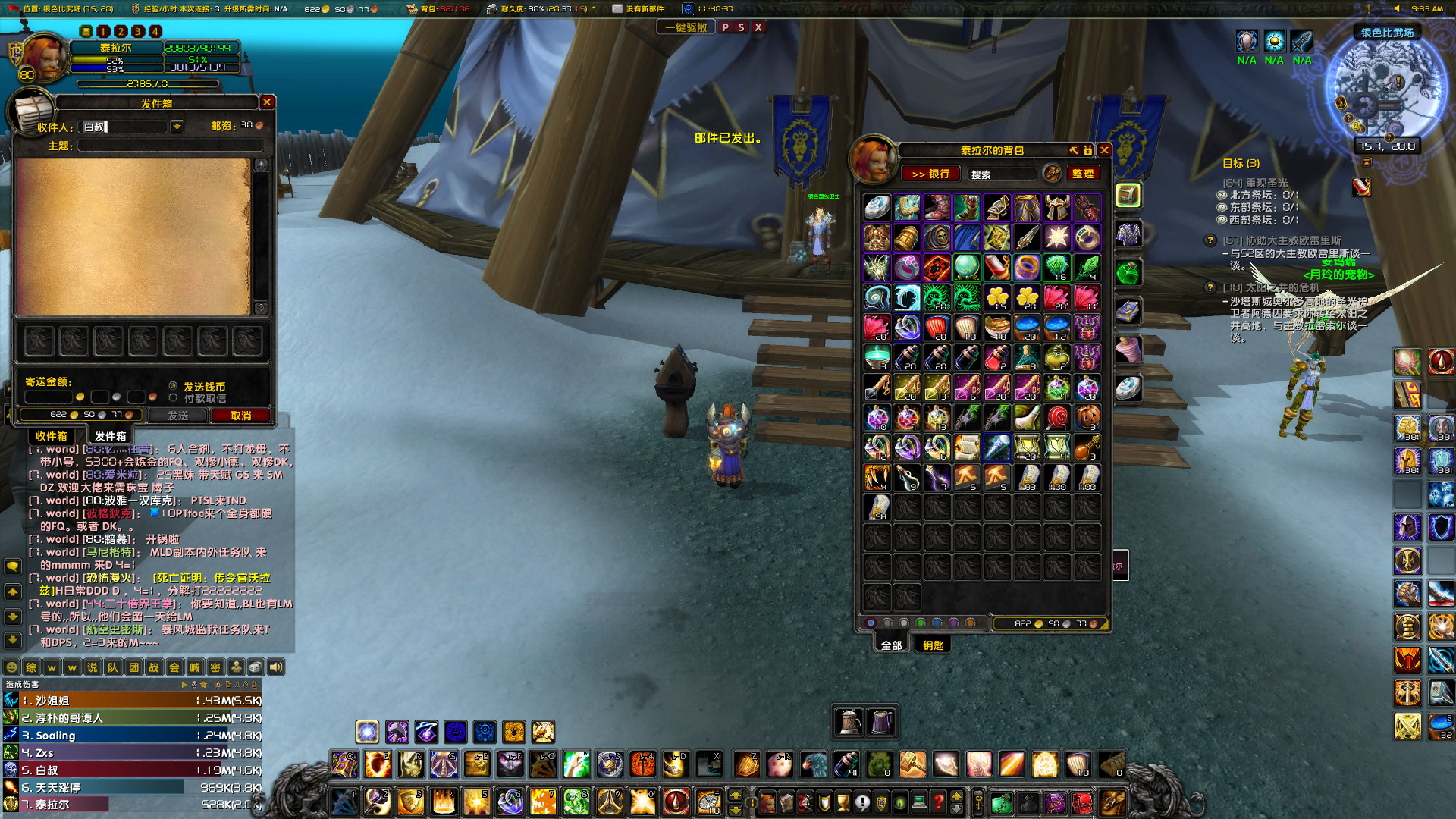This screenshot has width=1456, height=819.
Task: Click the green bag filter color dot
Action: click(x=921, y=623)
